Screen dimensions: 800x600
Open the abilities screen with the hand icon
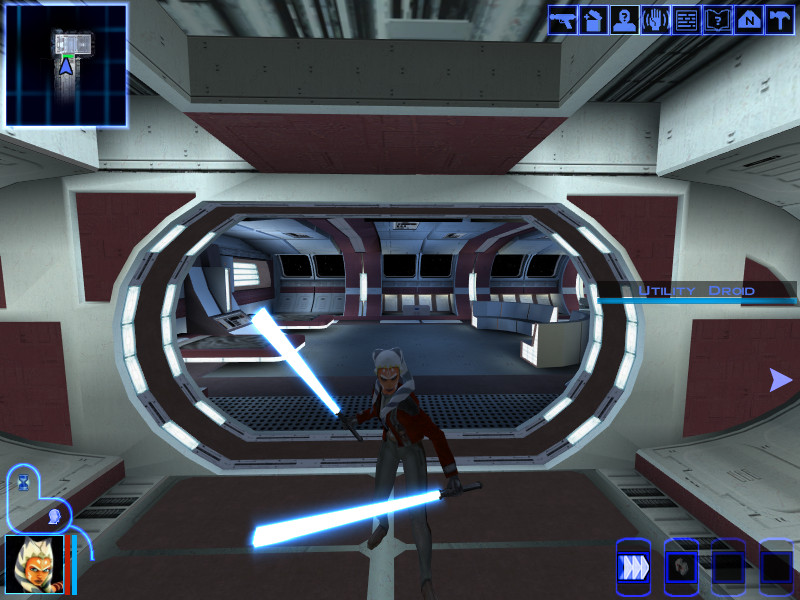[x=656, y=20]
